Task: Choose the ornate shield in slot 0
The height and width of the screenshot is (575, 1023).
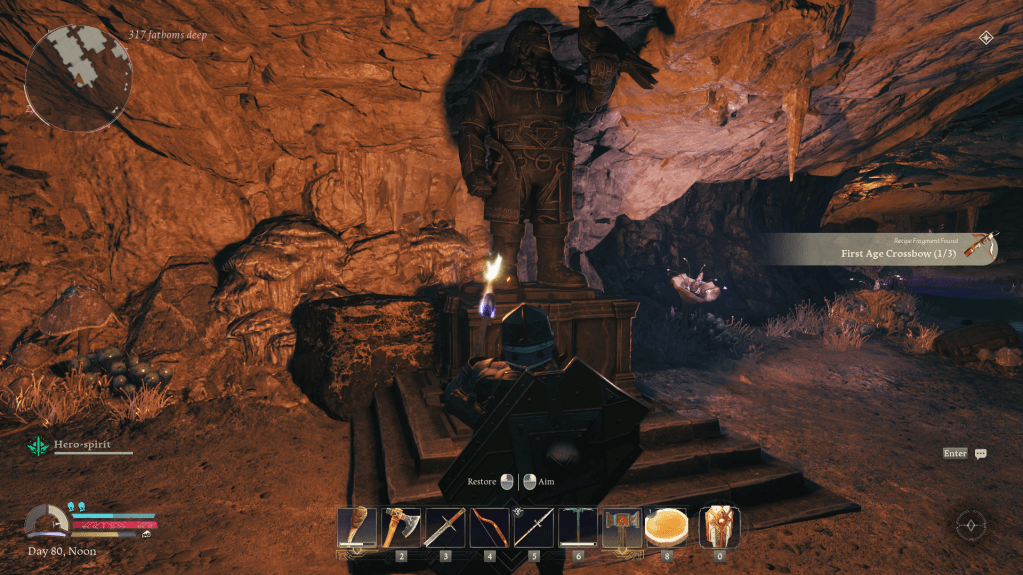Action: (x=719, y=527)
